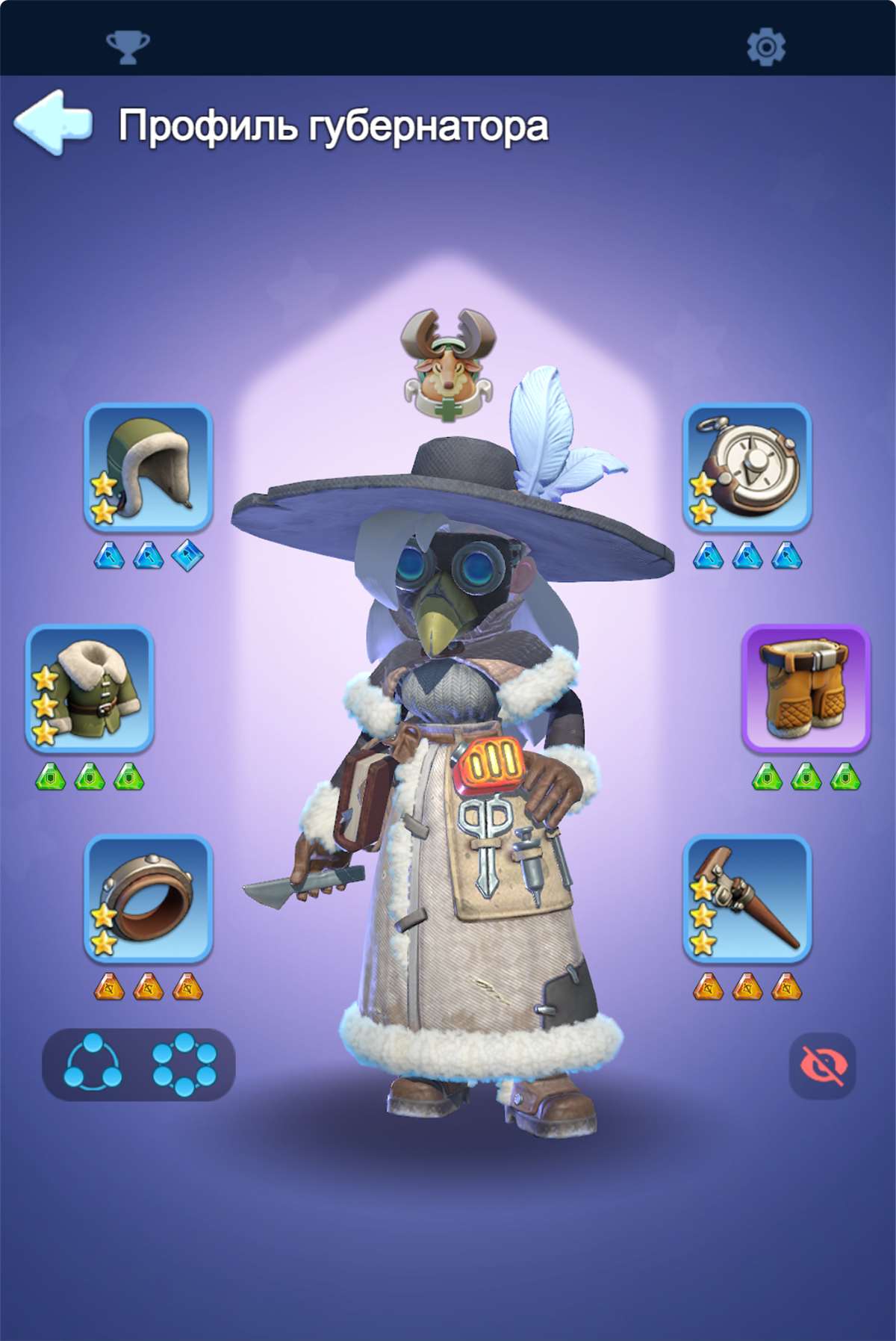This screenshot has height=1341, width=896.
Task: Open the trophy achievements icon
Action: pos(128,47)
